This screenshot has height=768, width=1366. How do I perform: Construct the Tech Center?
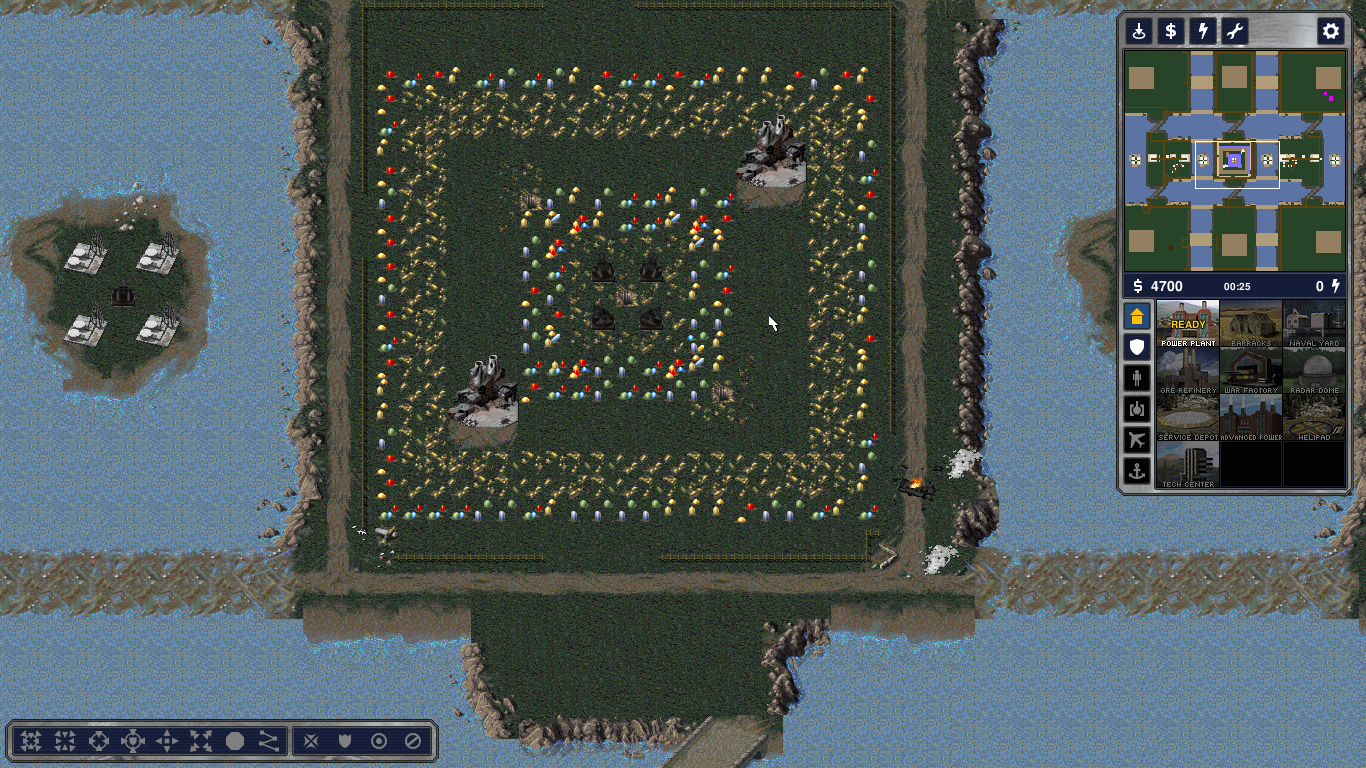pos(1188,465)
